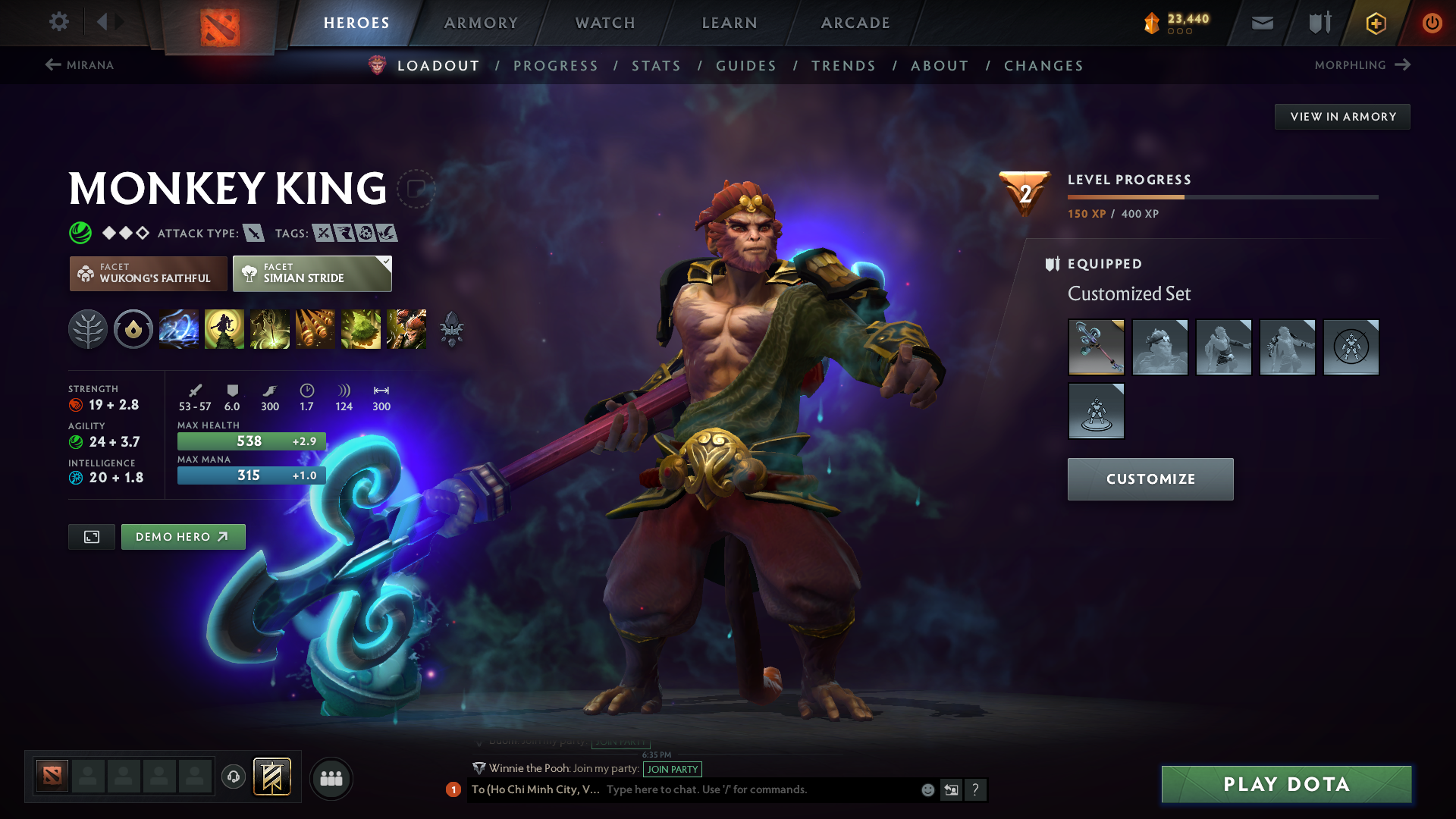The width and height of the screenshot is (1456, 819).
Task: Expand the Simian Stride facet dropdown
Action: coord(387,263)
